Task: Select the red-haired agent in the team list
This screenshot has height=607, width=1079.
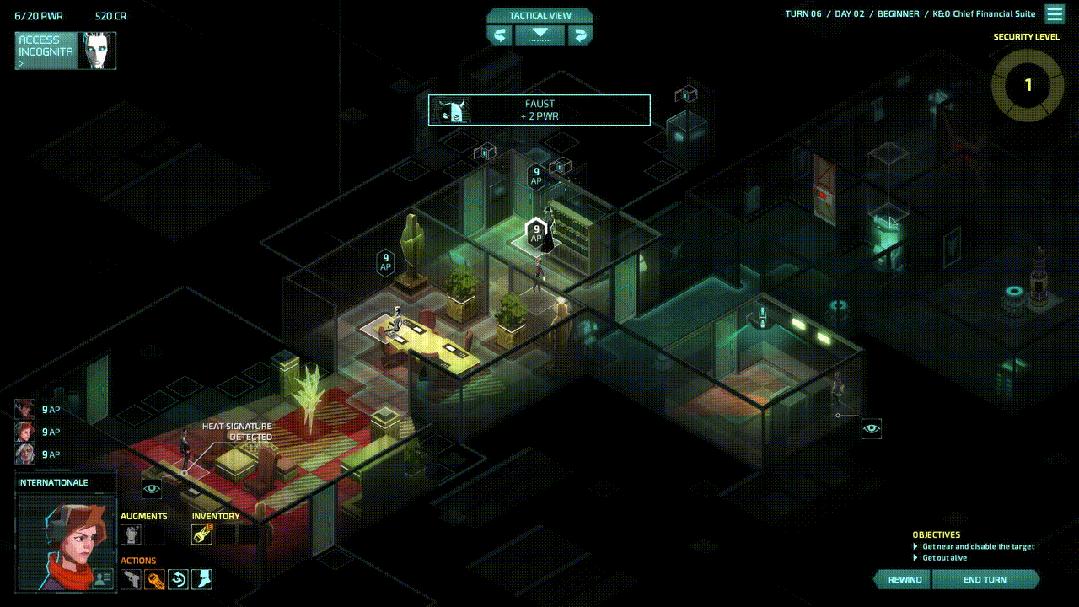Action: [25, 431]
